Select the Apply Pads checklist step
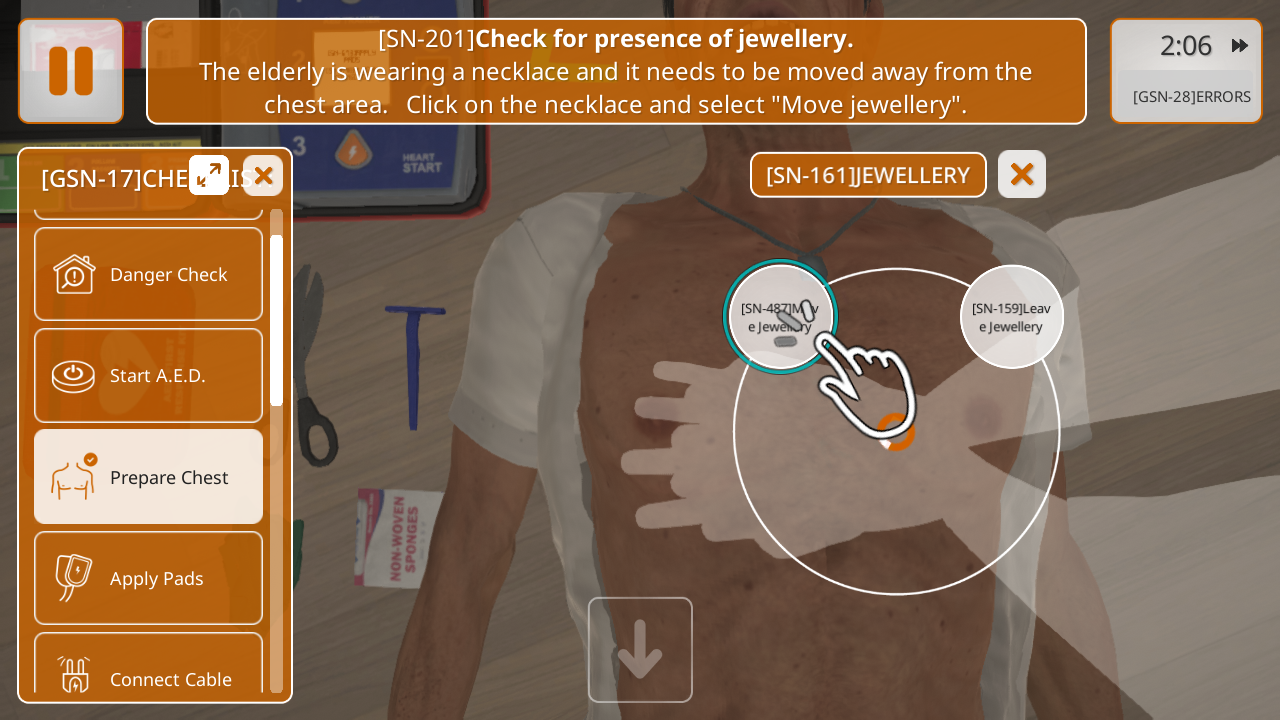 coord(148,578)
